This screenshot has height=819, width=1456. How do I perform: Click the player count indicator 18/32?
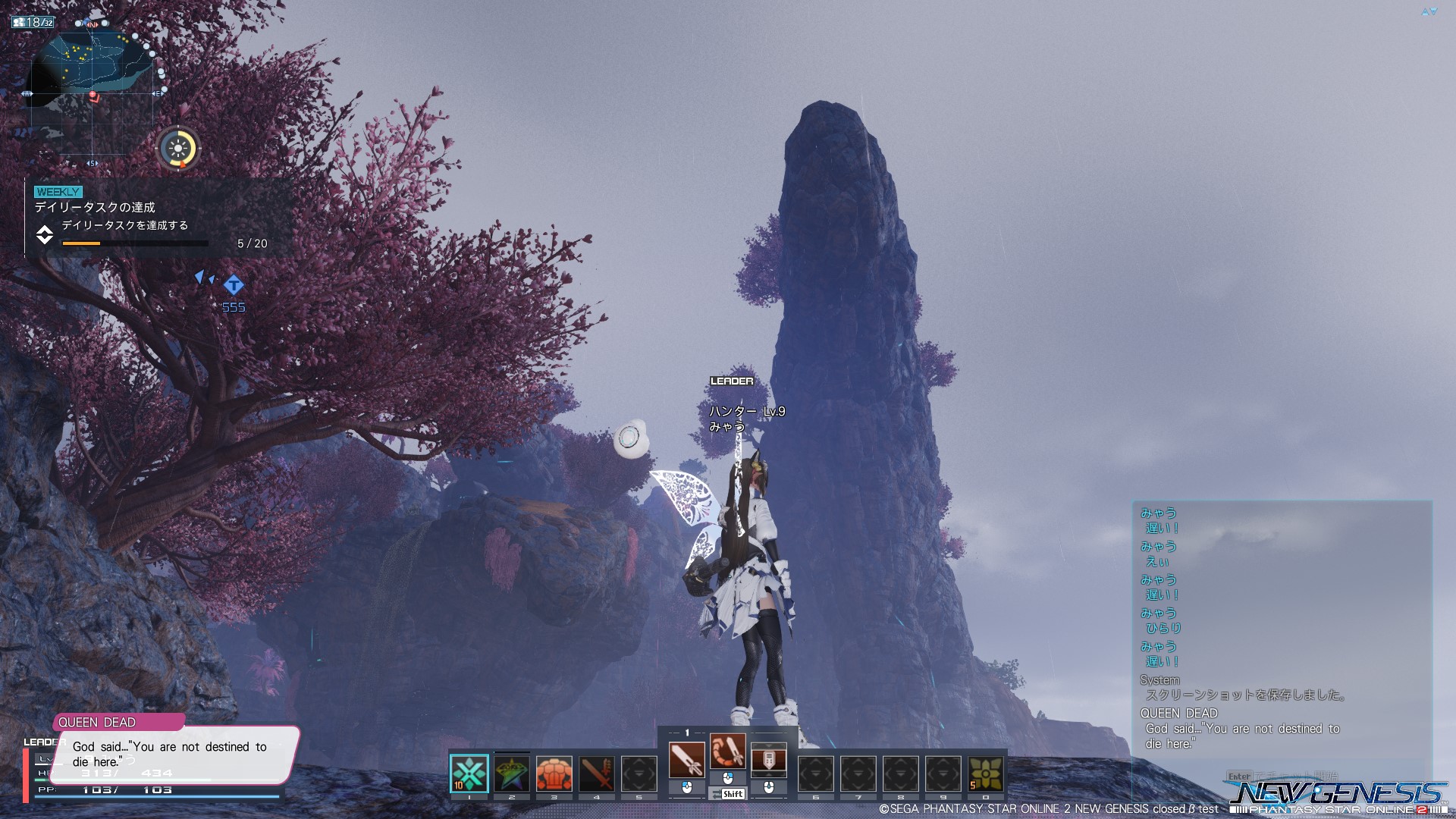coord(33,23)
